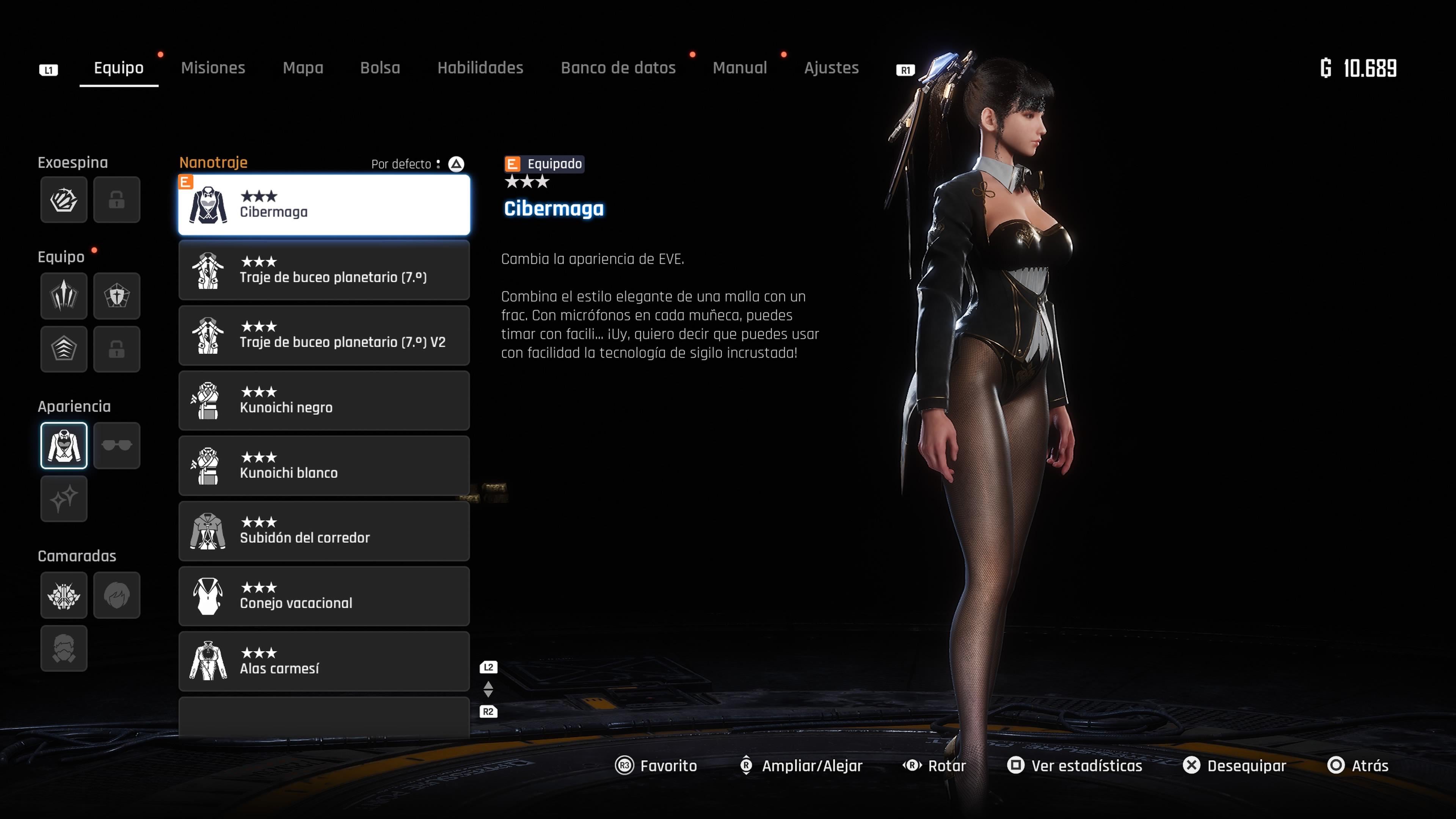
Task: Open the Banco de datos tab
Action: point(618,68)
